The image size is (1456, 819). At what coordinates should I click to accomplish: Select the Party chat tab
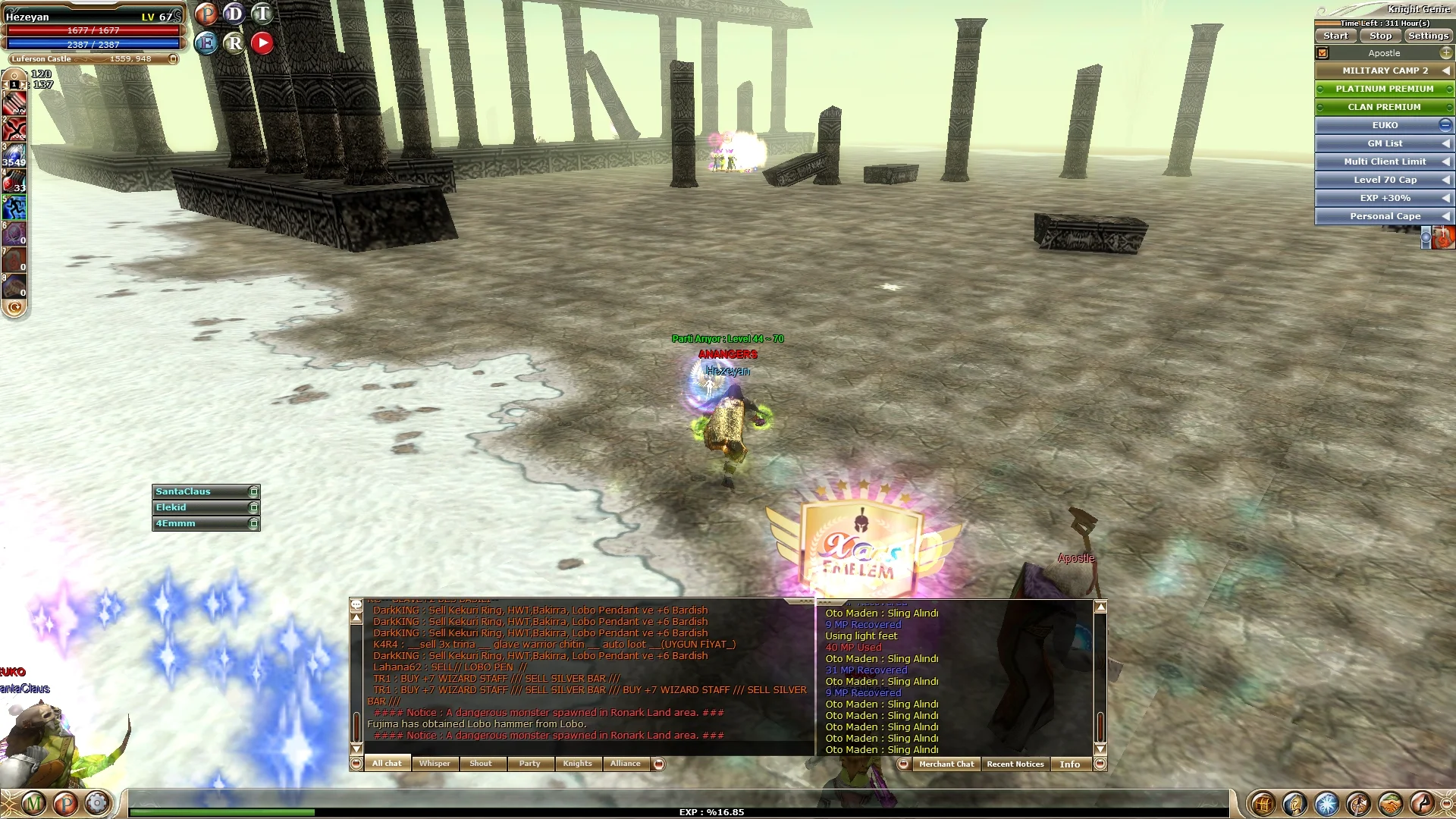click(x=529, y=764)
